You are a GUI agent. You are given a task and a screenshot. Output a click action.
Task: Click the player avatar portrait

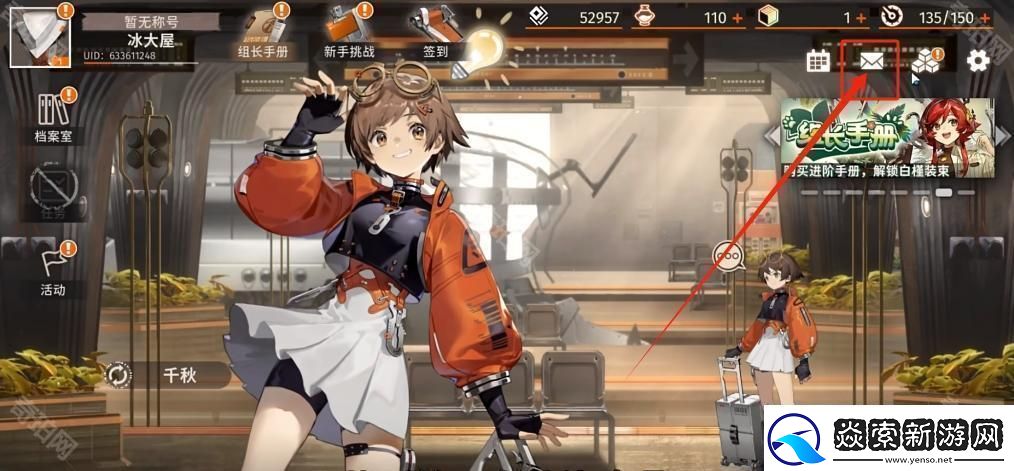[39, 36]
